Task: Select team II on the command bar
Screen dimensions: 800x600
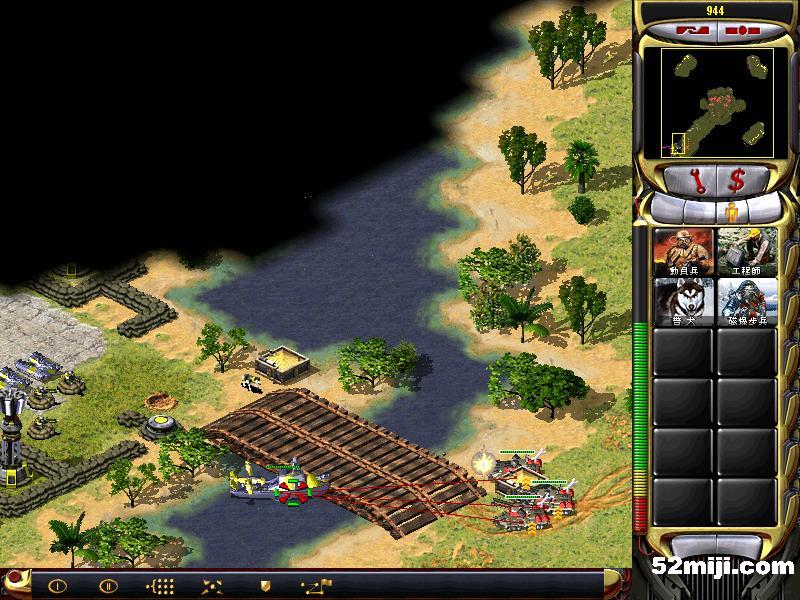Action: tap(108, 586)
